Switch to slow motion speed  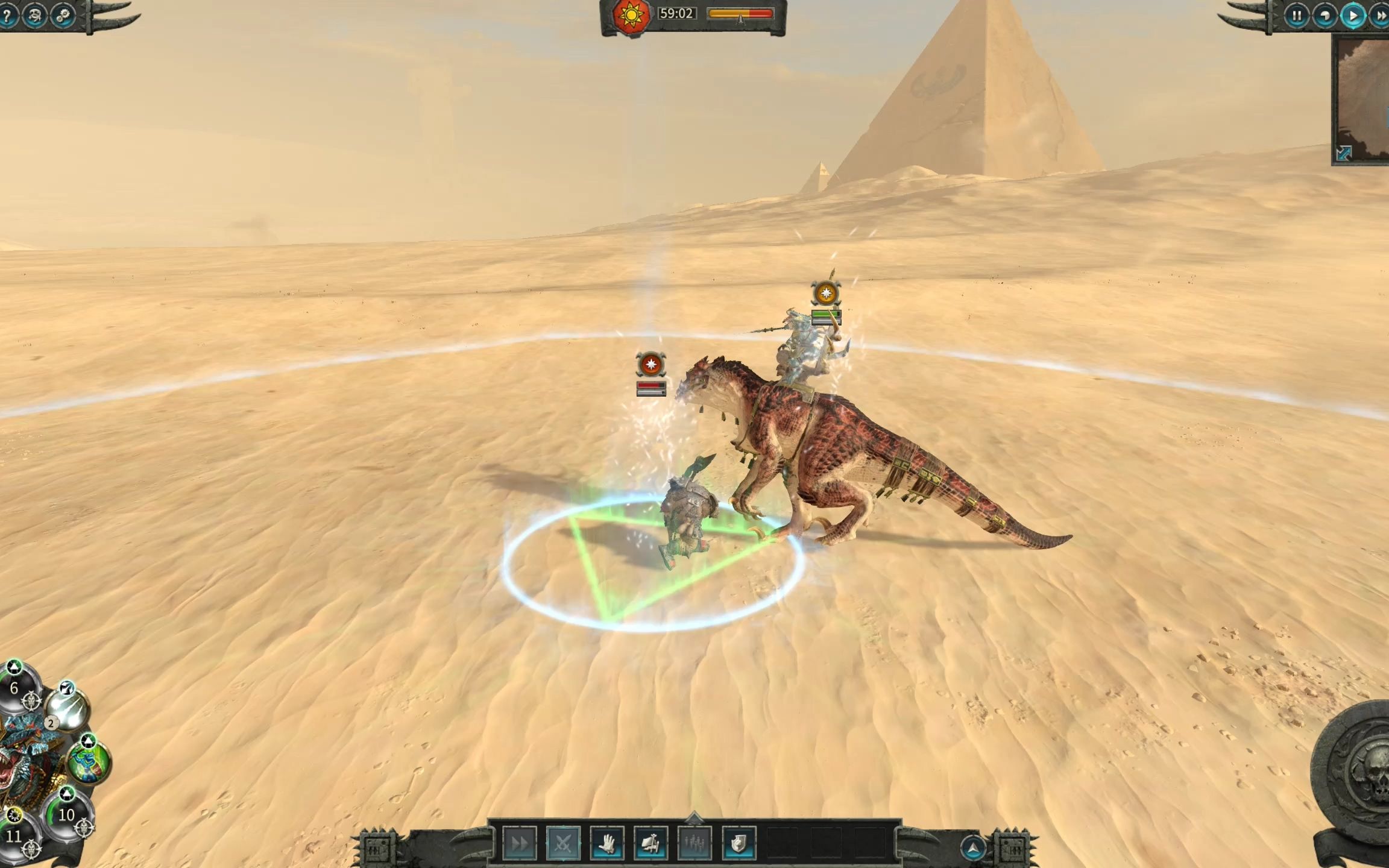coord(1324,16)
